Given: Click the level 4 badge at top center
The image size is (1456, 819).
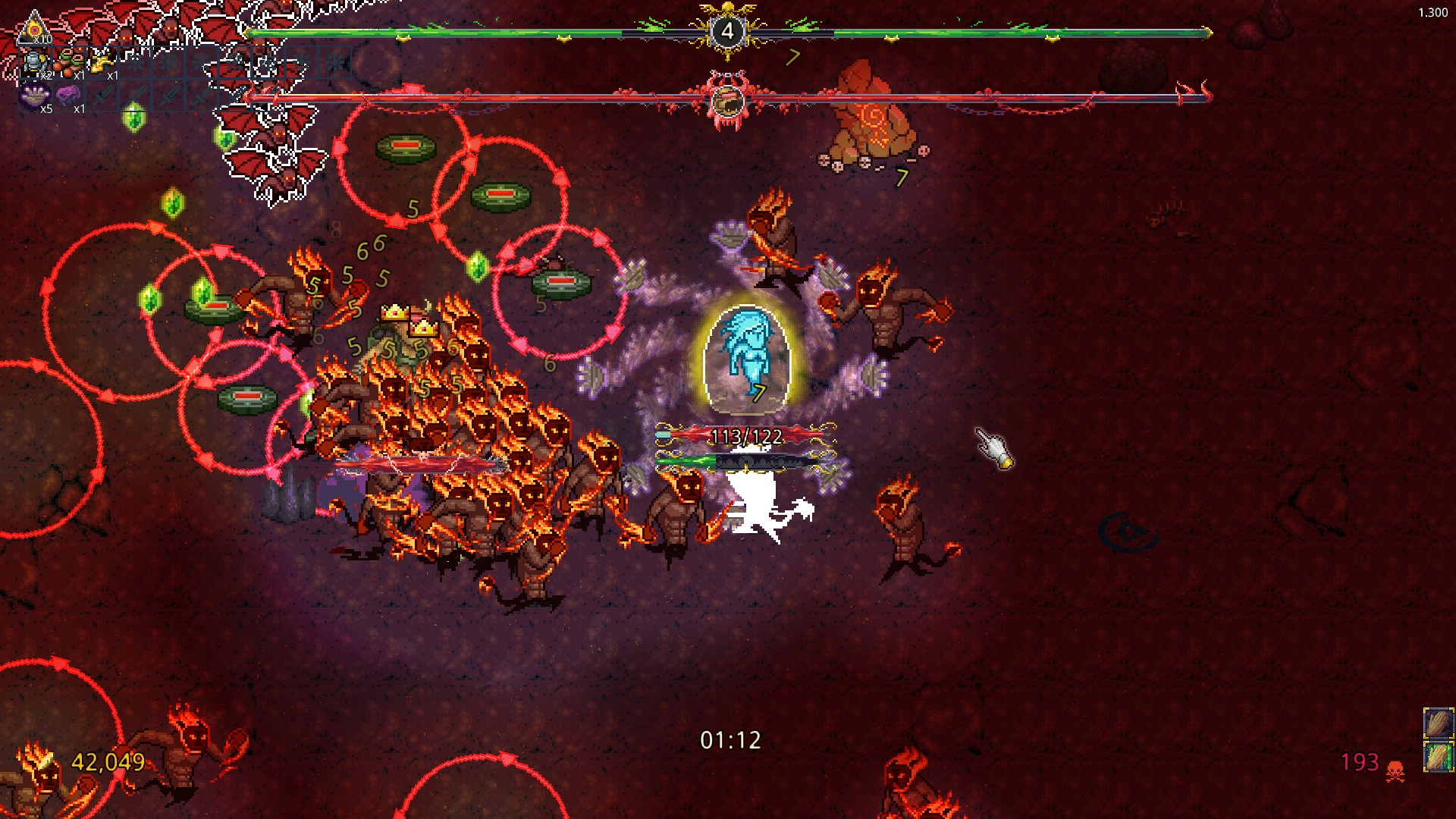Looking at the screenshot, I should (727, 31).
